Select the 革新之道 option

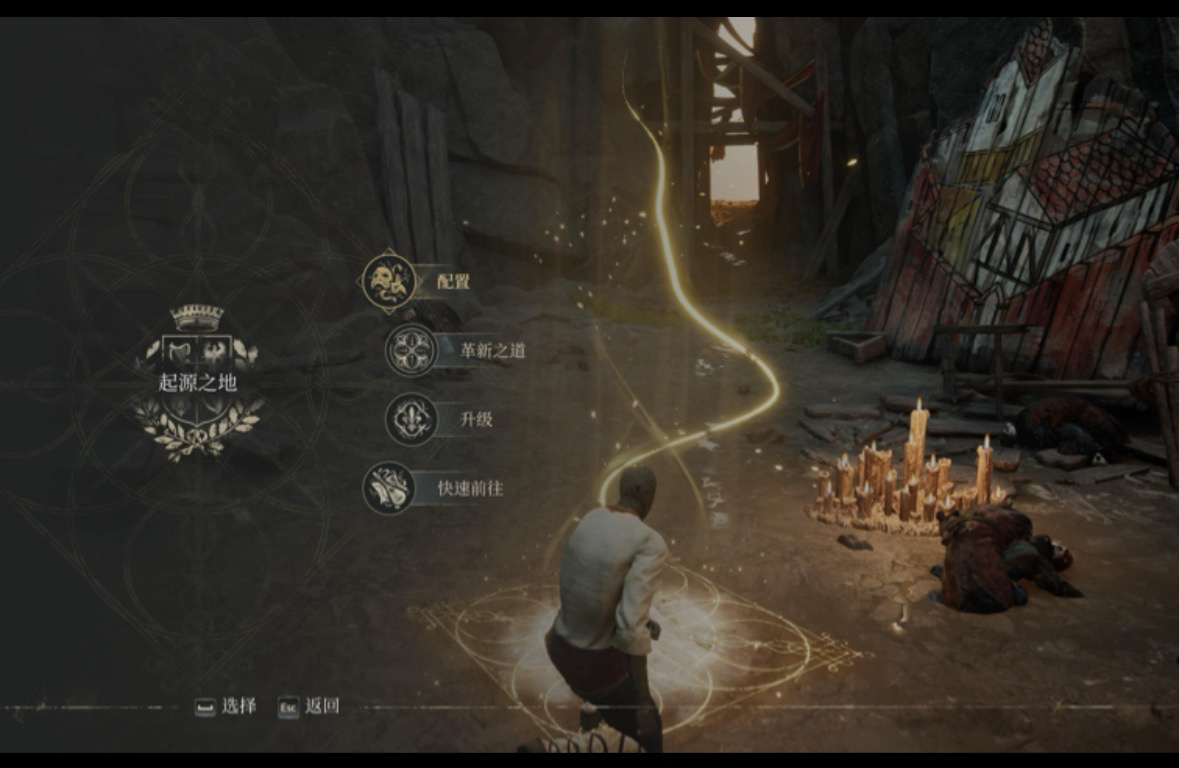pyautogui.click(x=492, y=350)
